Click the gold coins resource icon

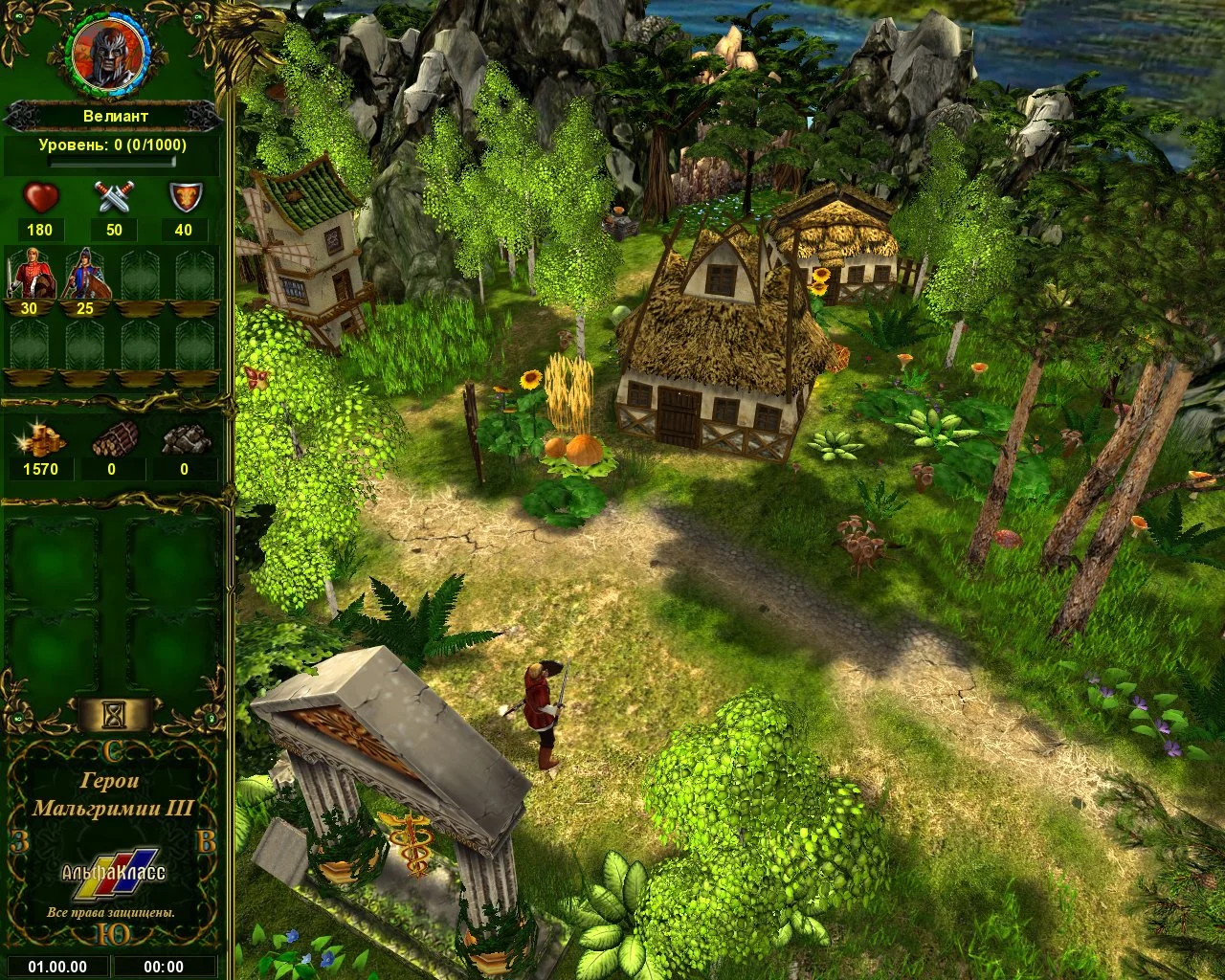click(x=40, y=440)
